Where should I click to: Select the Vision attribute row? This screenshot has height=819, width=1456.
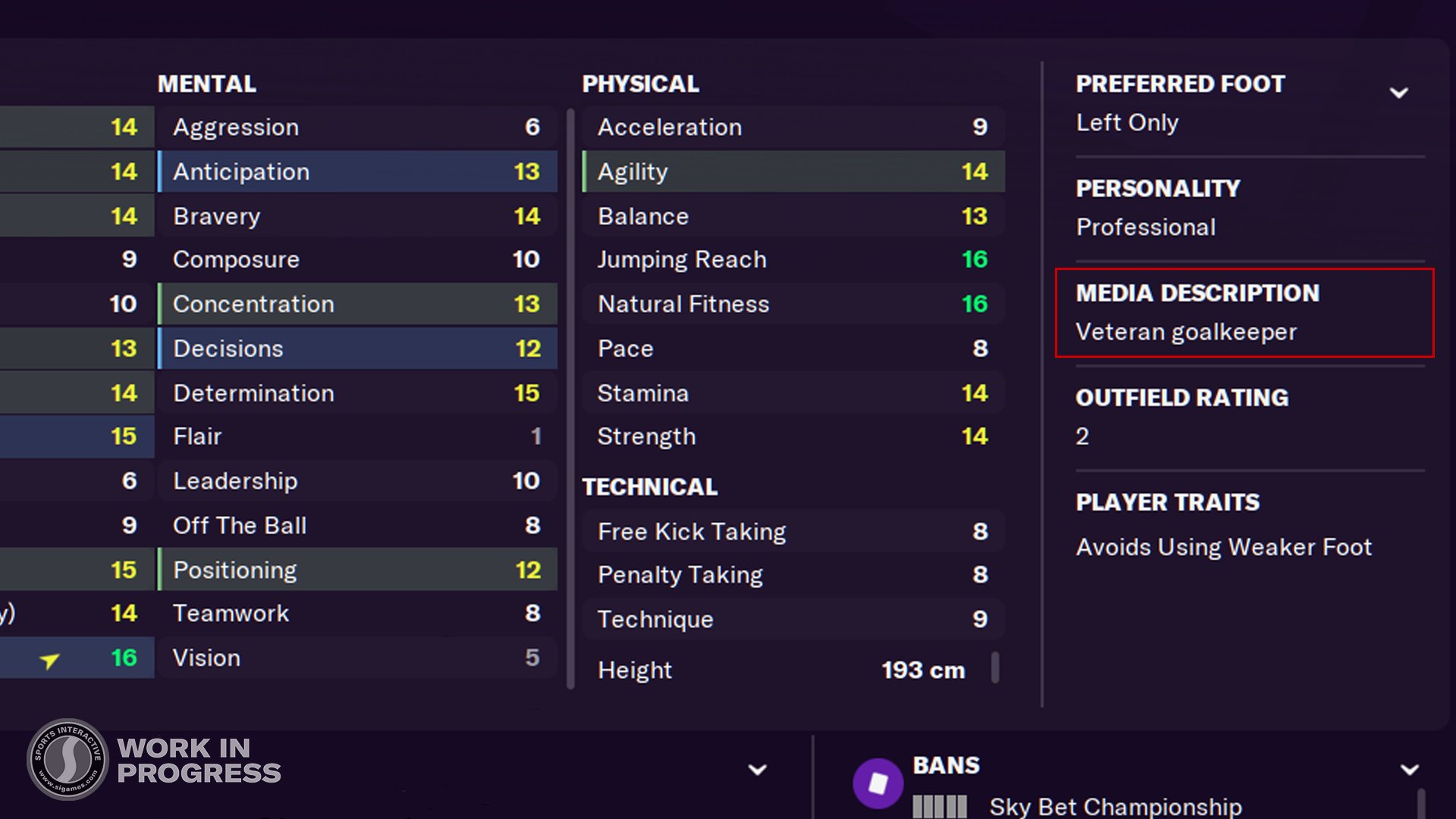coord(357,657)
